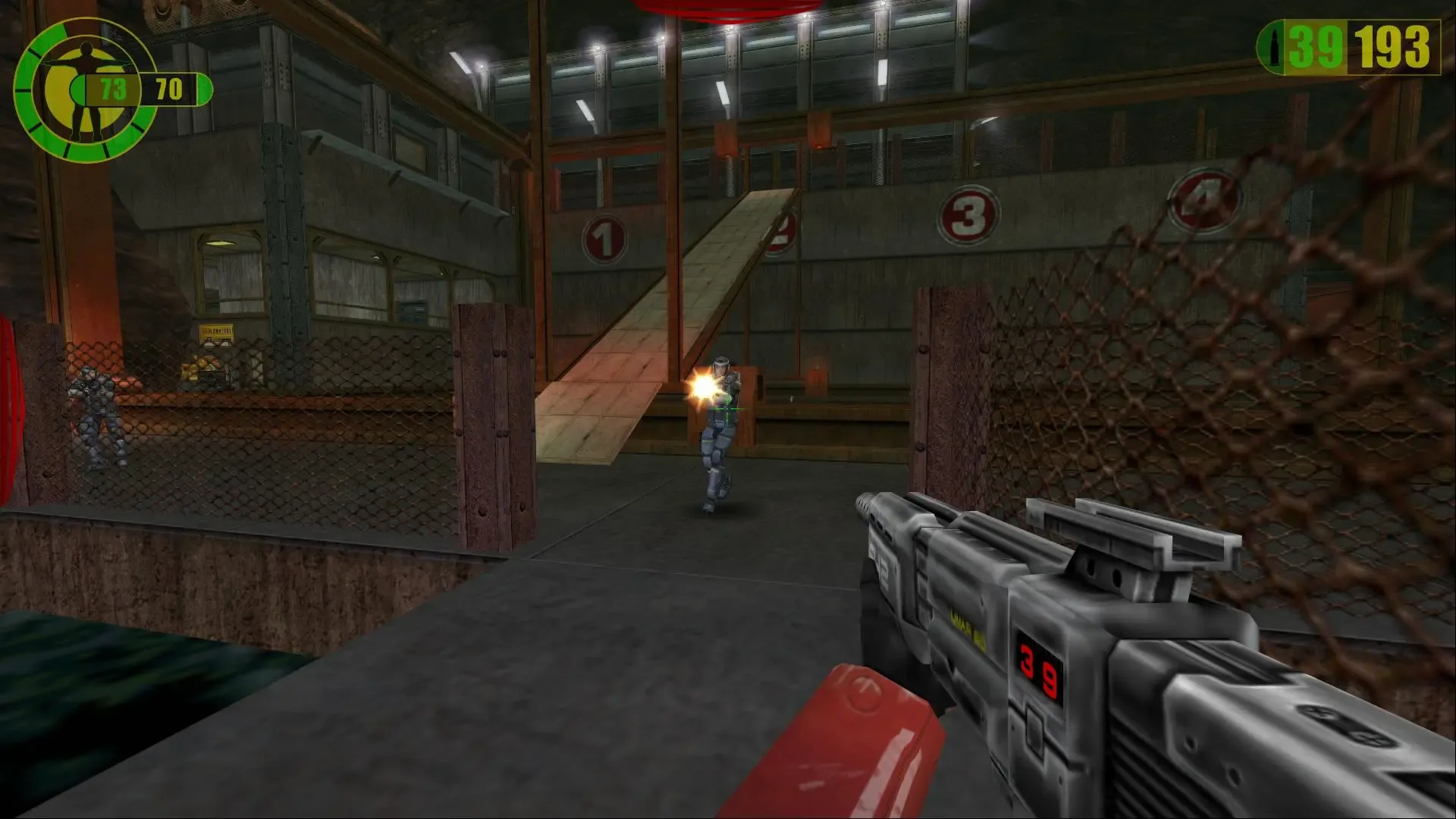Expand the yellow GUN CRATES sign
The height and width of the screenshot is (819, 1456).
point(218,332)
